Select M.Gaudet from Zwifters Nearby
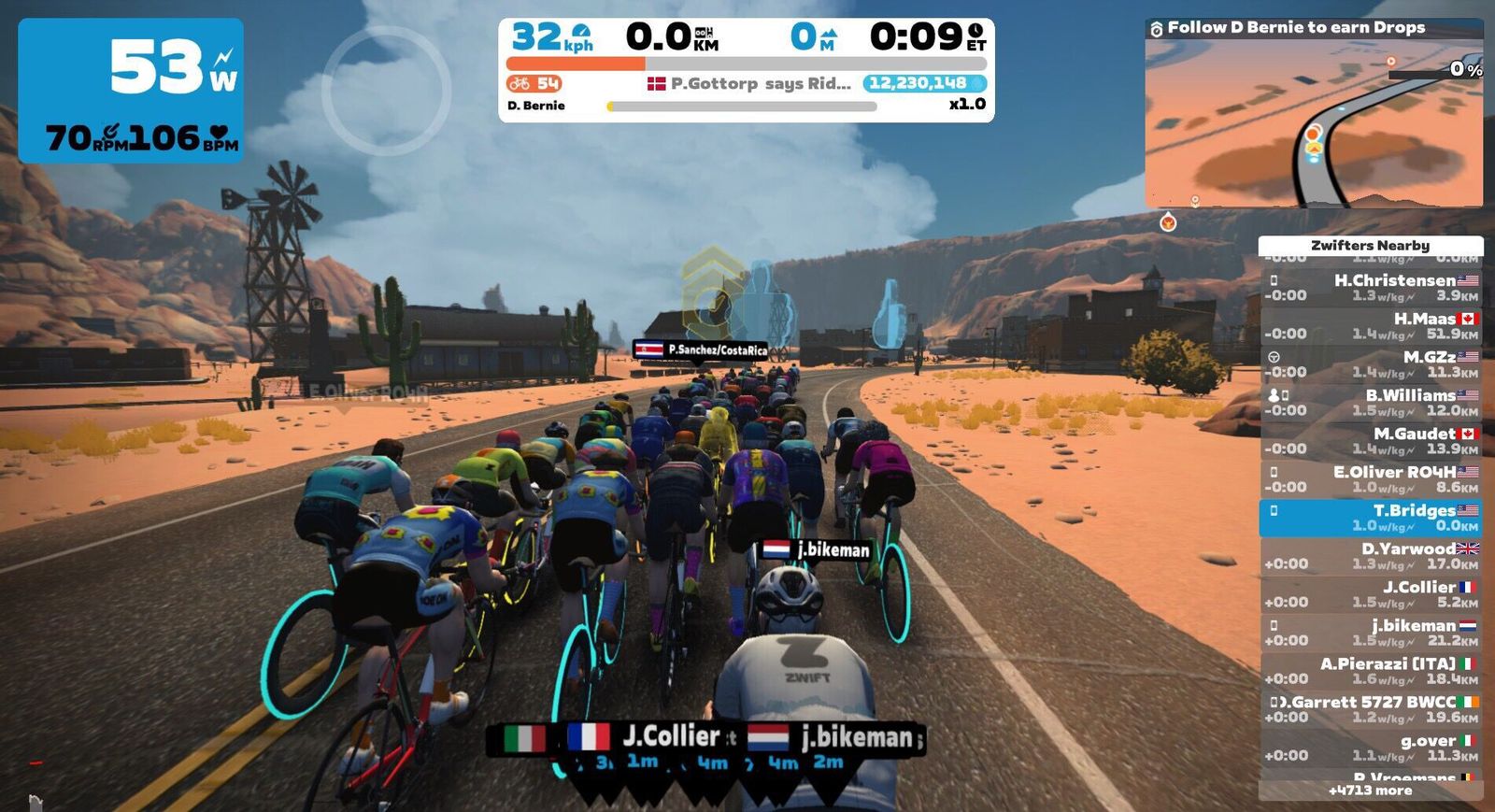 click(x=1370, y=441)
